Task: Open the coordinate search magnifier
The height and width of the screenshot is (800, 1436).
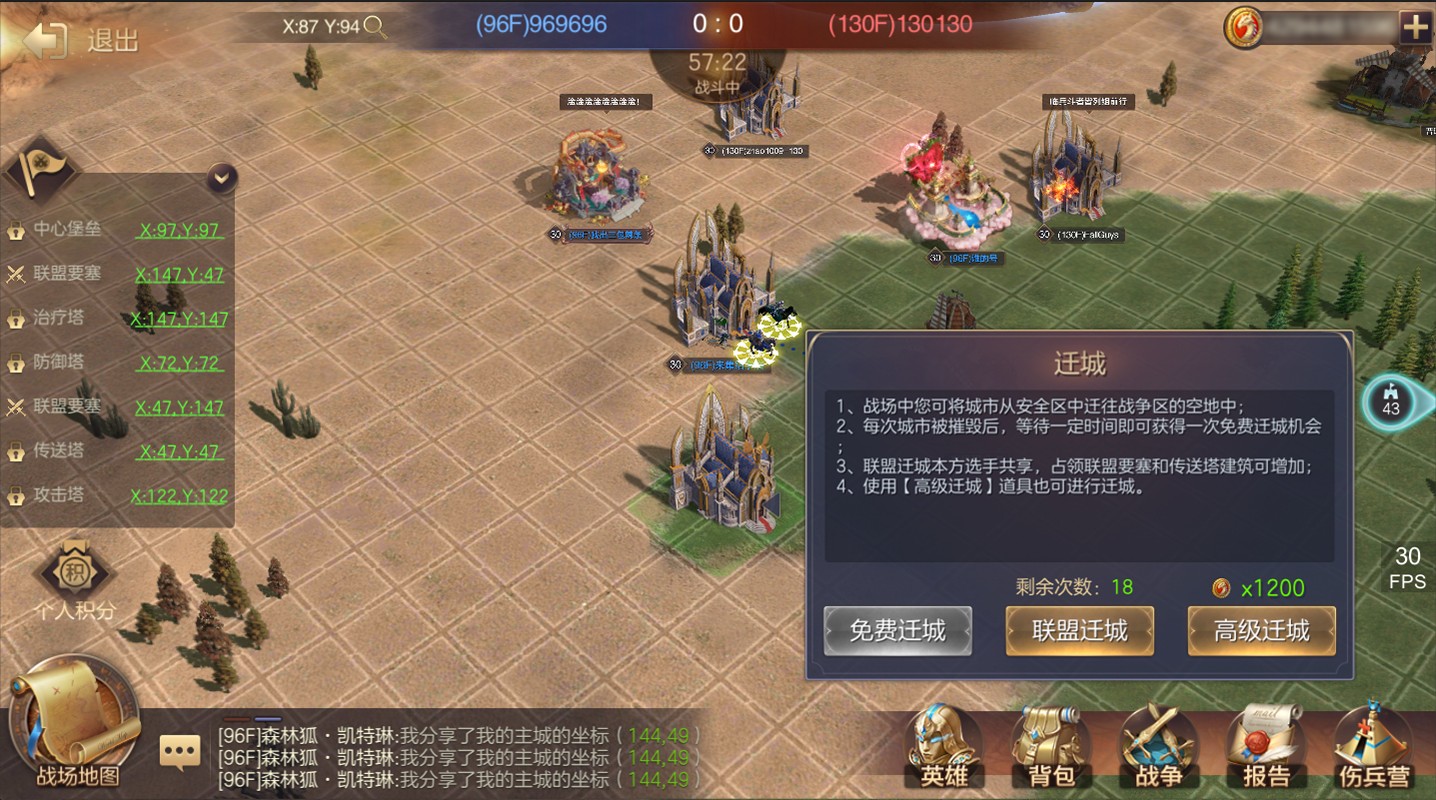Action: [375, 27]
